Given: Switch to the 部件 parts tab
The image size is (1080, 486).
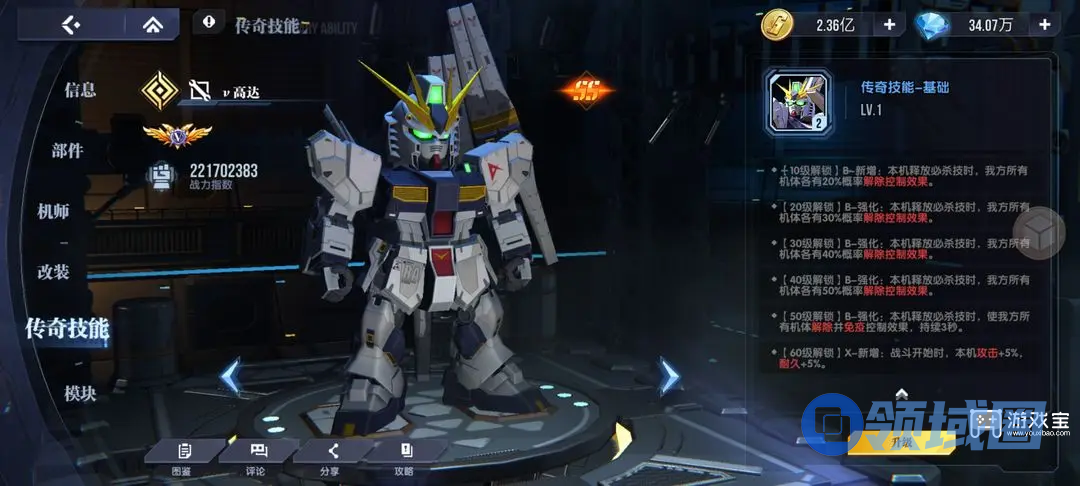Looking at the screenshot, I should tap(68, 150).
